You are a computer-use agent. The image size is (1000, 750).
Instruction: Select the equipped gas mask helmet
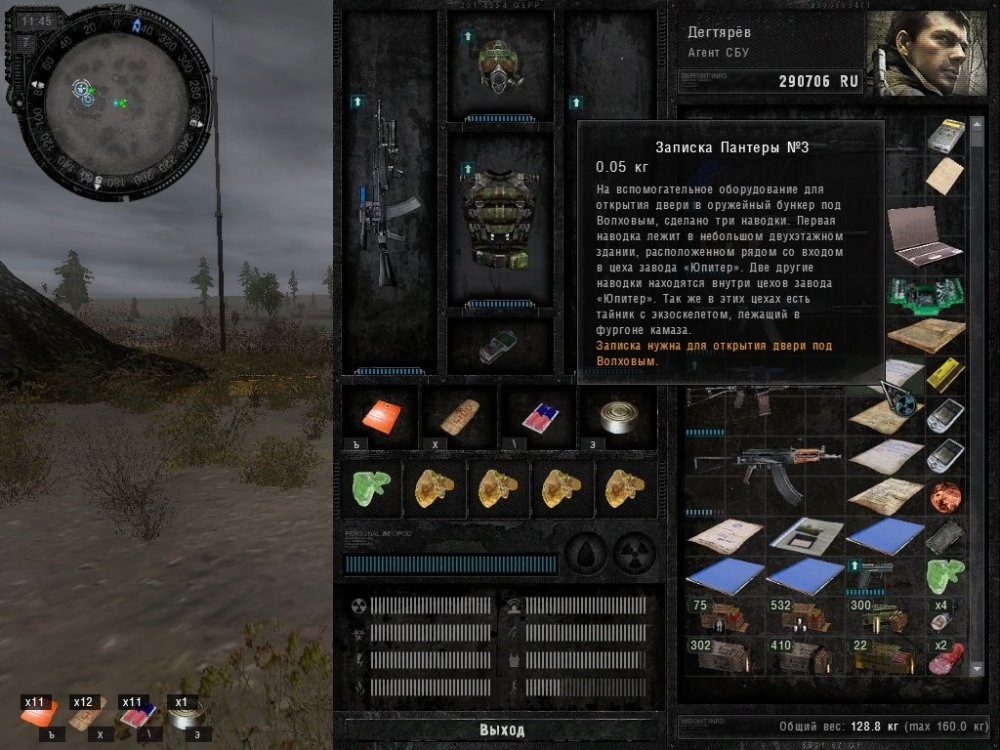(x=500, y=67)
